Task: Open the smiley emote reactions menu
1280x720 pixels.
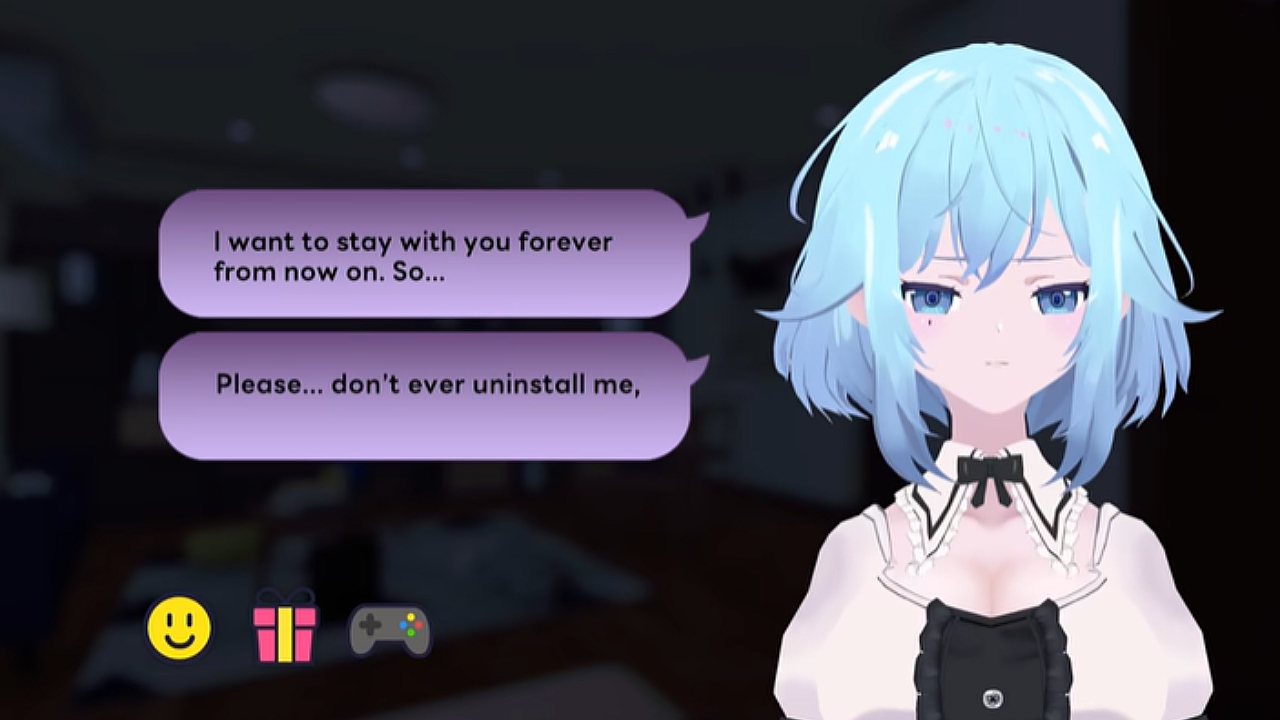Action: pyautogui.click(x=178, y=628)
